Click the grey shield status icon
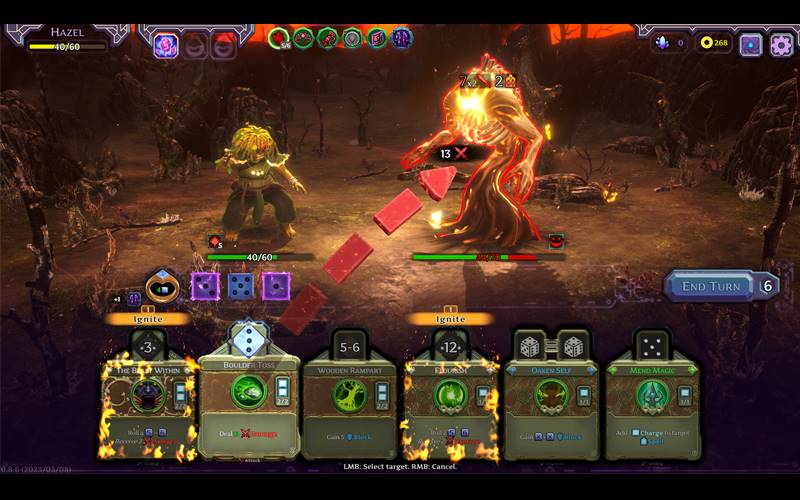This screenshot has height=500, width=800. [352, 39]
